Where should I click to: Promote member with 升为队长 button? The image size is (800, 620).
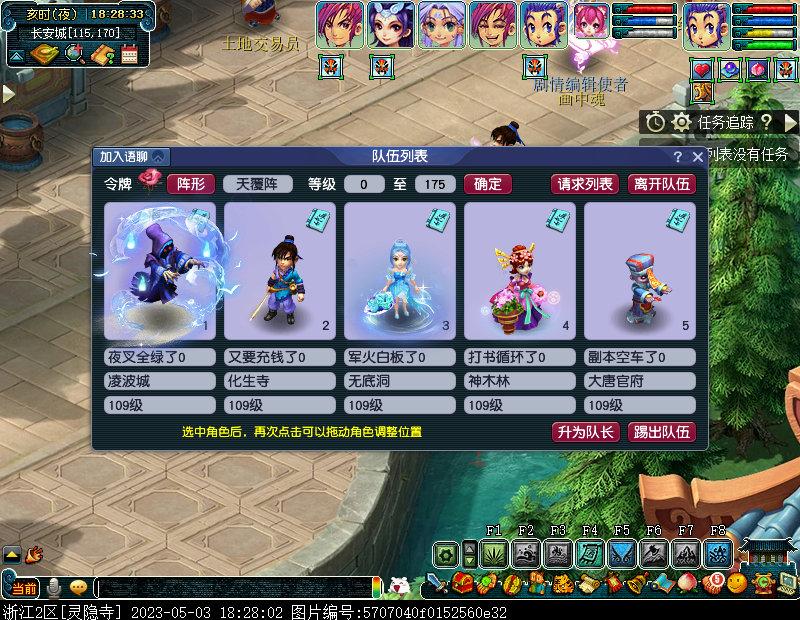pos(586,432)
